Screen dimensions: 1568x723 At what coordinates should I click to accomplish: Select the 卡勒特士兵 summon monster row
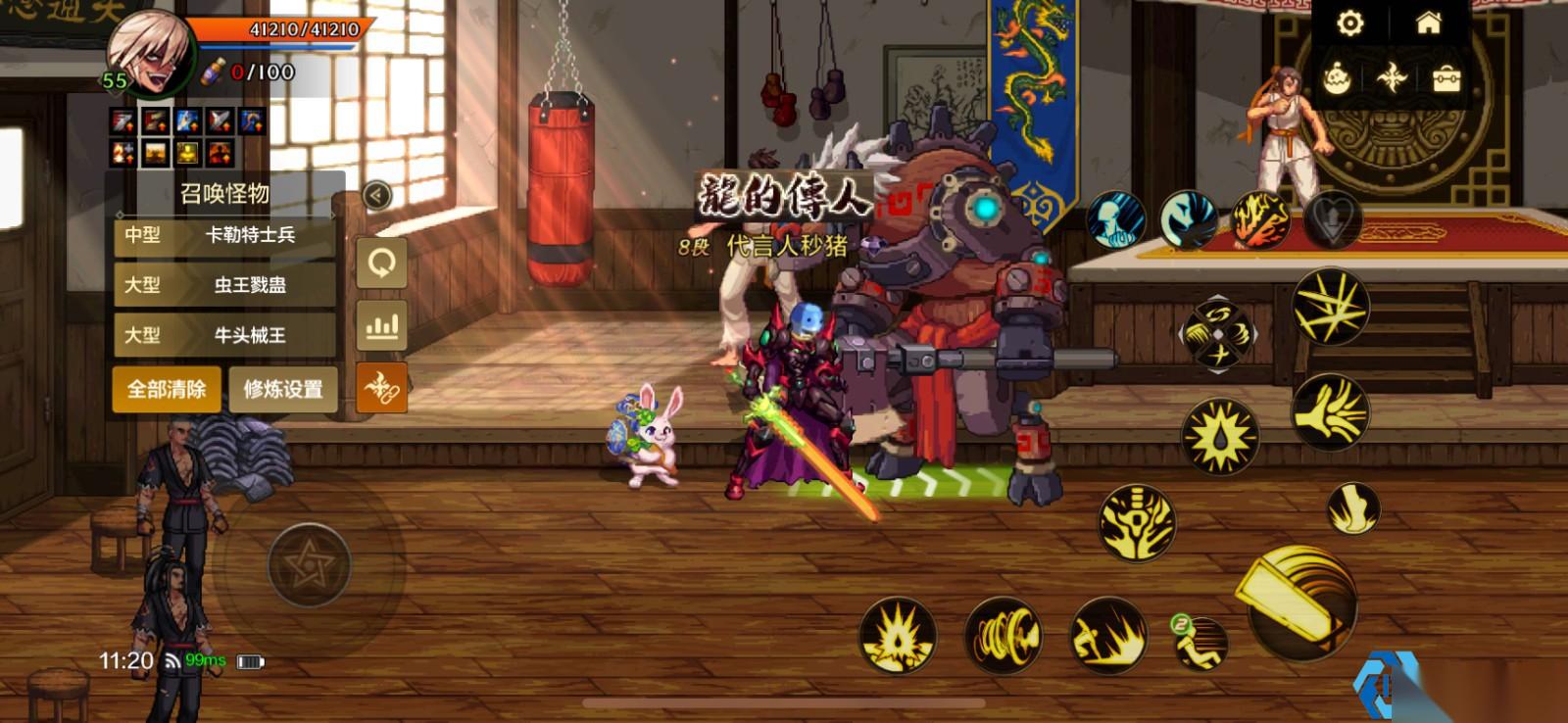[x=225, y=235]
